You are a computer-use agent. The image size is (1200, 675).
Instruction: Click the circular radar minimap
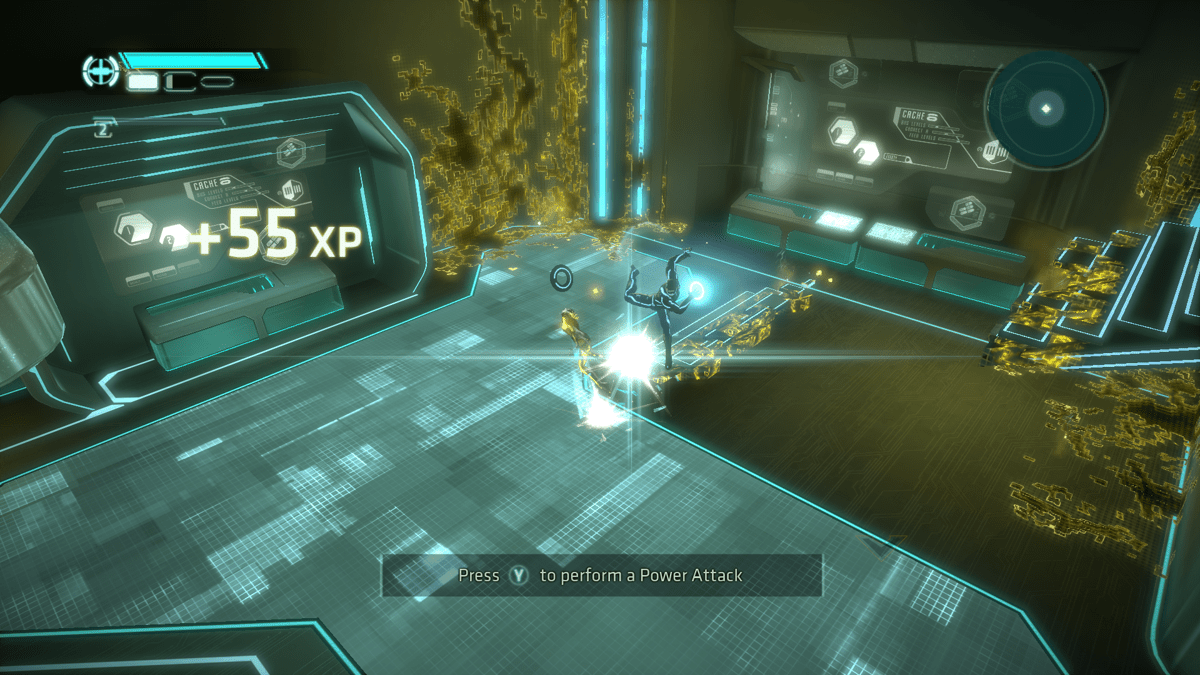click(1046, 108)
